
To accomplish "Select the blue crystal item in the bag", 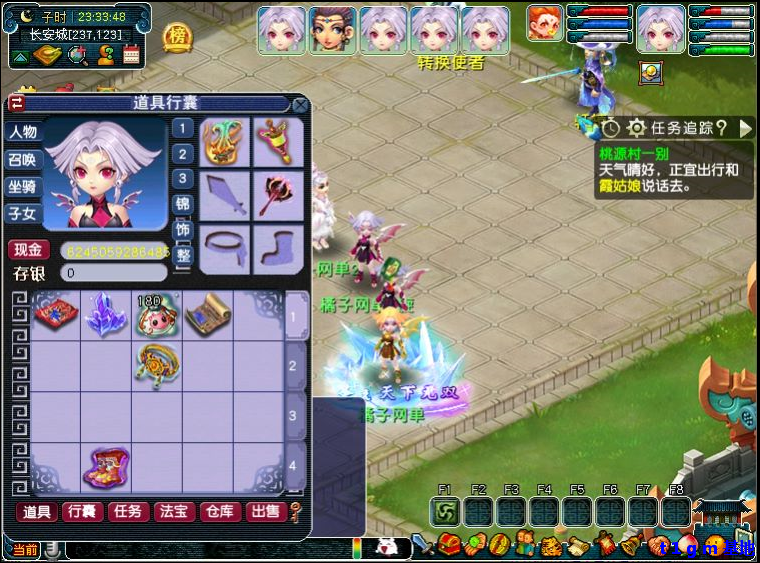I will point(105,315).
